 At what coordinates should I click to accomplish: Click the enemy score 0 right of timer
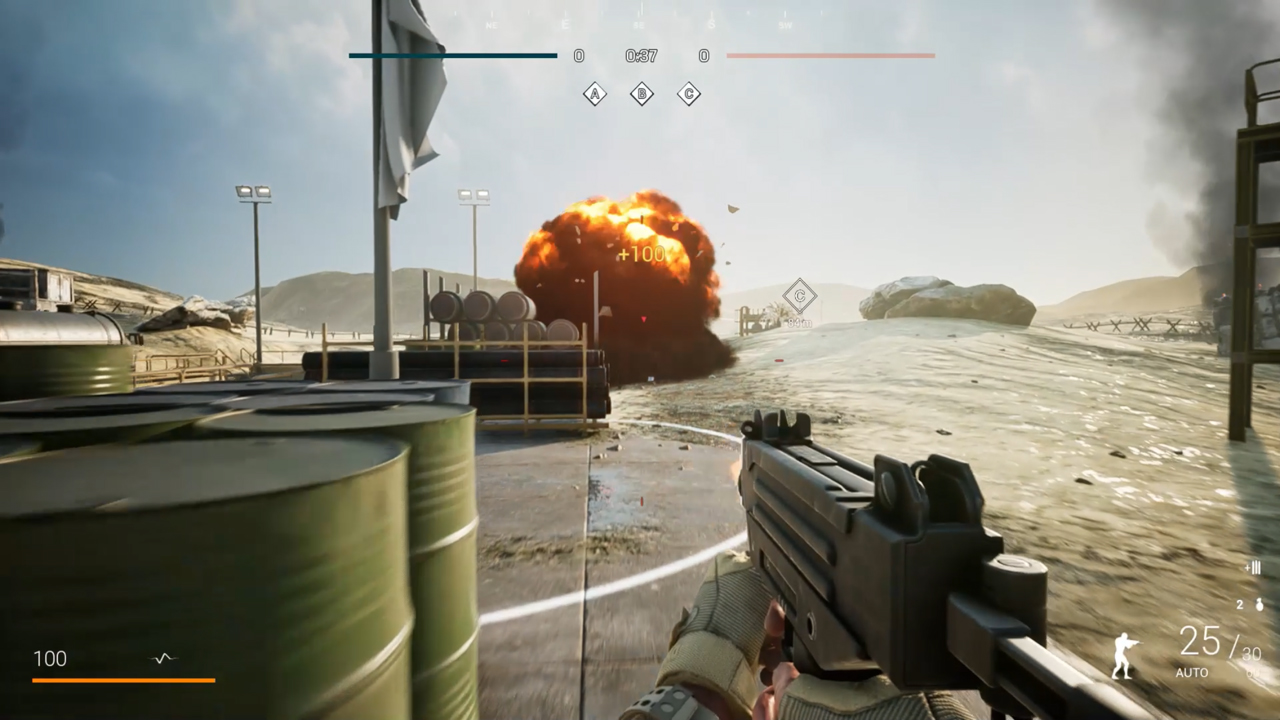(x=703, y=56)
